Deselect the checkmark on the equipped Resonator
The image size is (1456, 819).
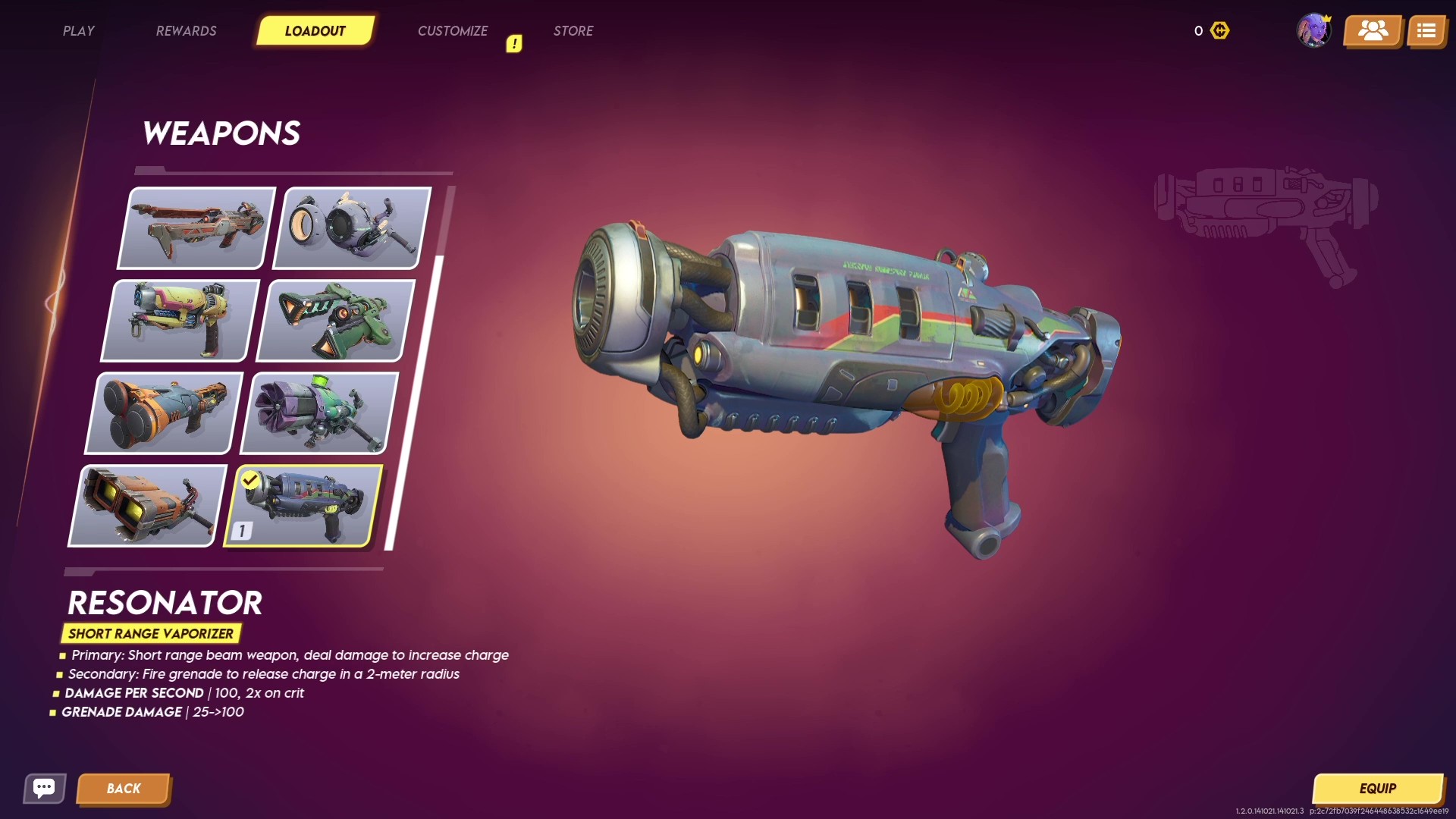tap(250, 479)
